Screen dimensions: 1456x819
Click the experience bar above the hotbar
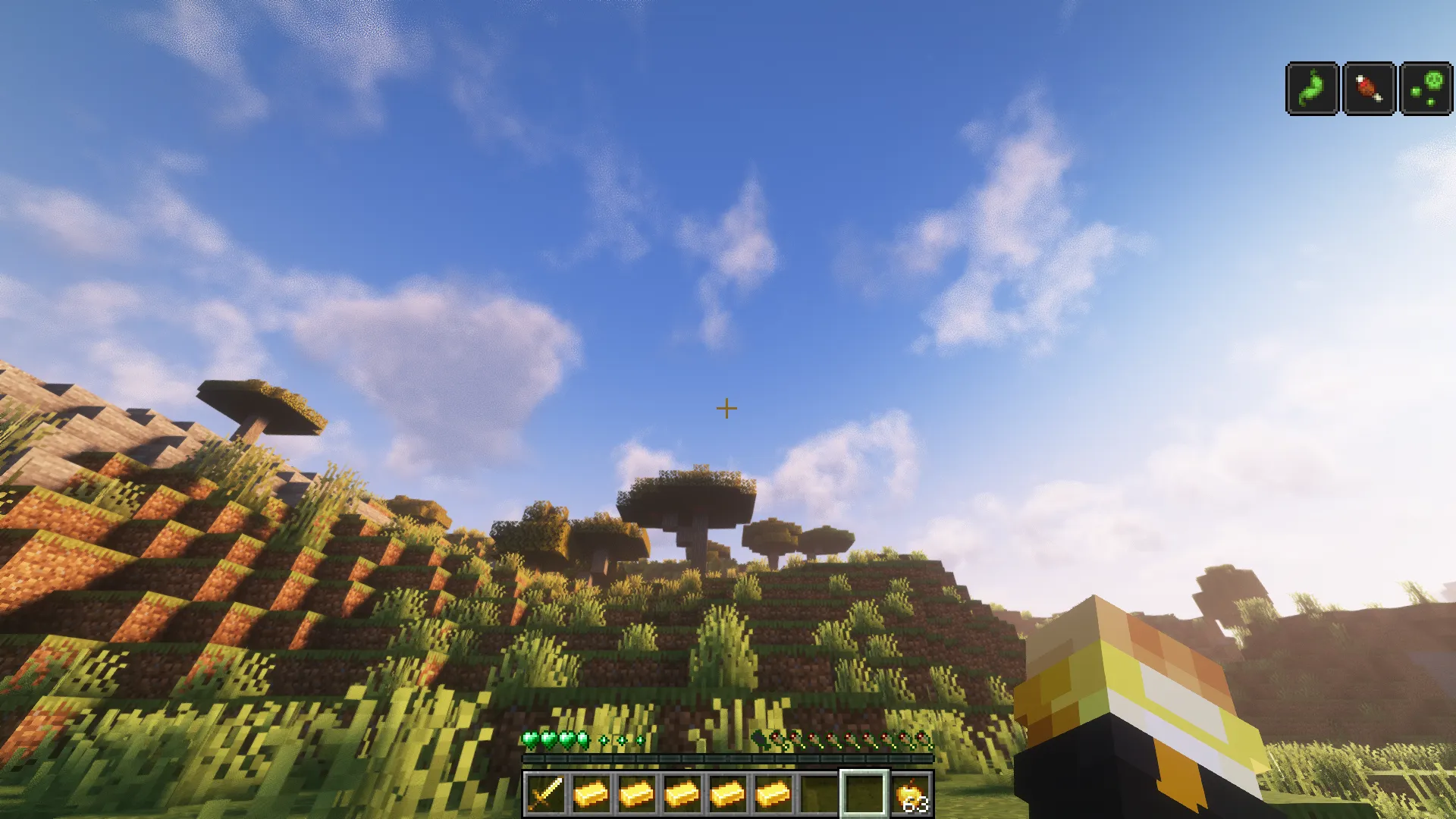click(x=728, y=758)
